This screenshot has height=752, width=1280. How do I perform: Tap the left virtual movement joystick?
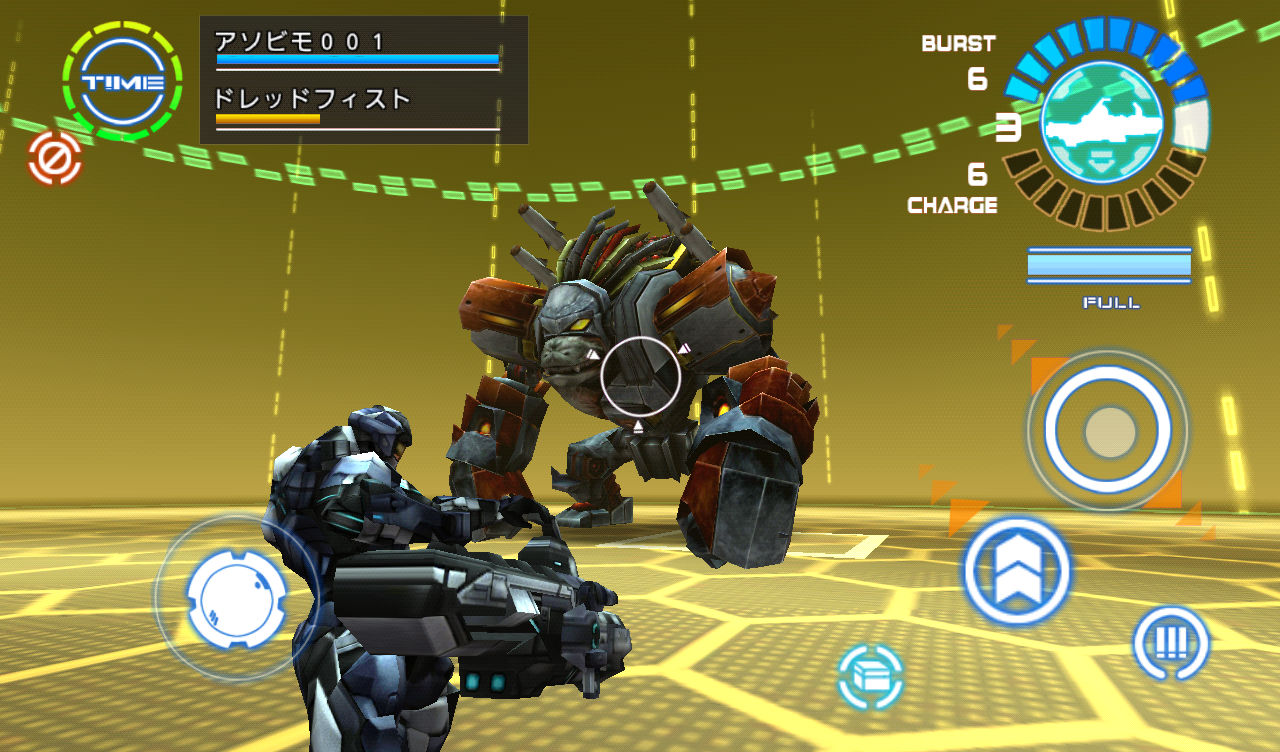pyautogui.click(x=237, y=598)
